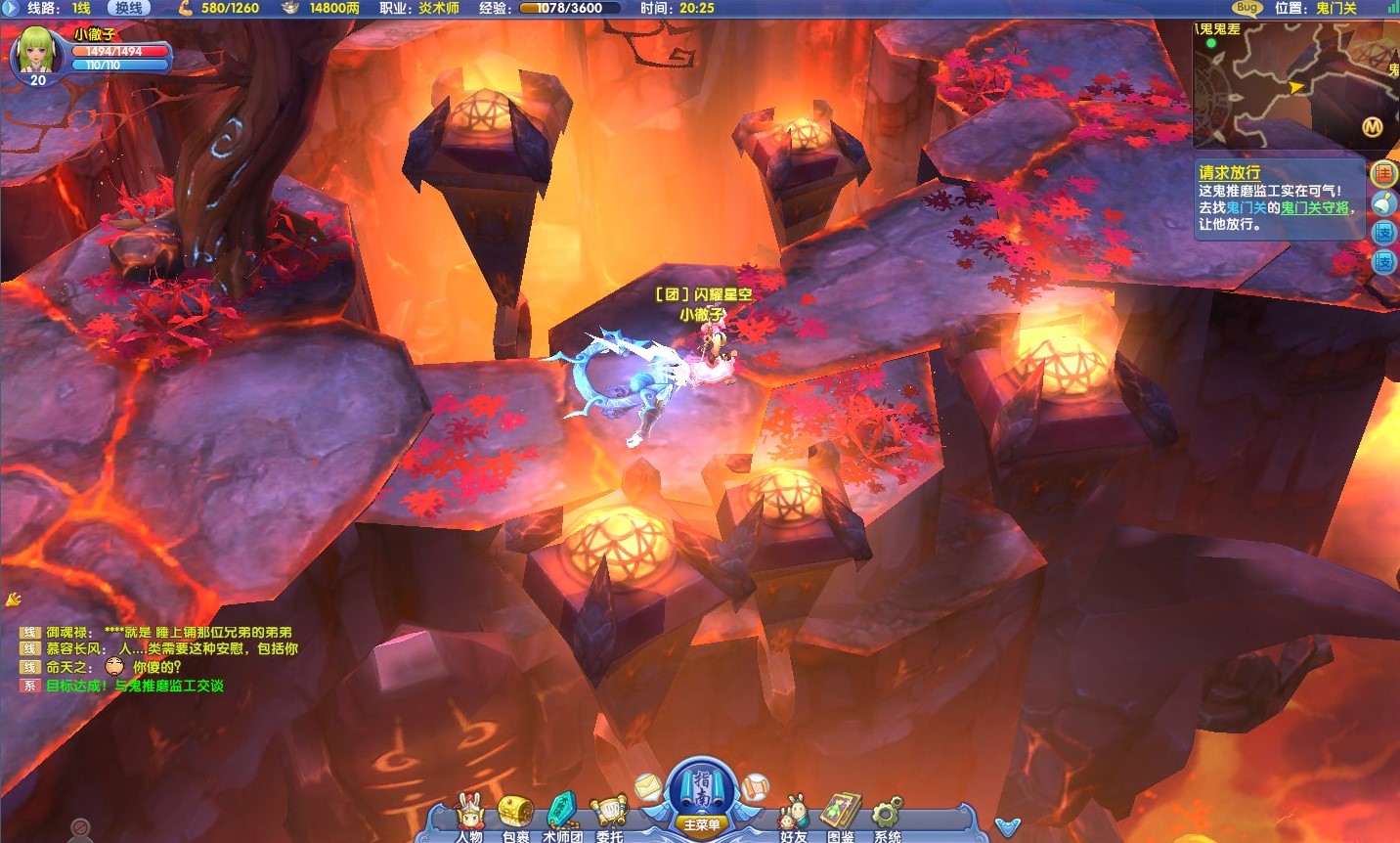Open the 好友 friends list
Screen dimensions: 1400x843
[x=793, y=818]
